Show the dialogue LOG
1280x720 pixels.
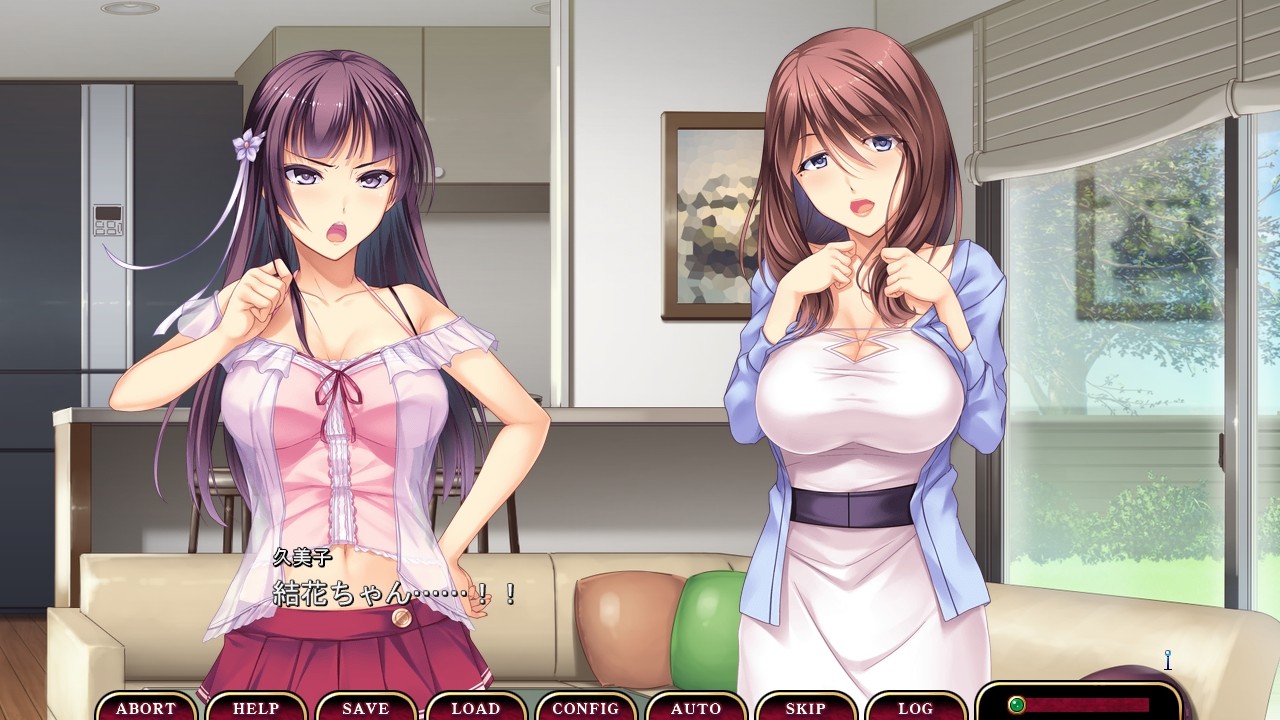(x=916, y=708)
